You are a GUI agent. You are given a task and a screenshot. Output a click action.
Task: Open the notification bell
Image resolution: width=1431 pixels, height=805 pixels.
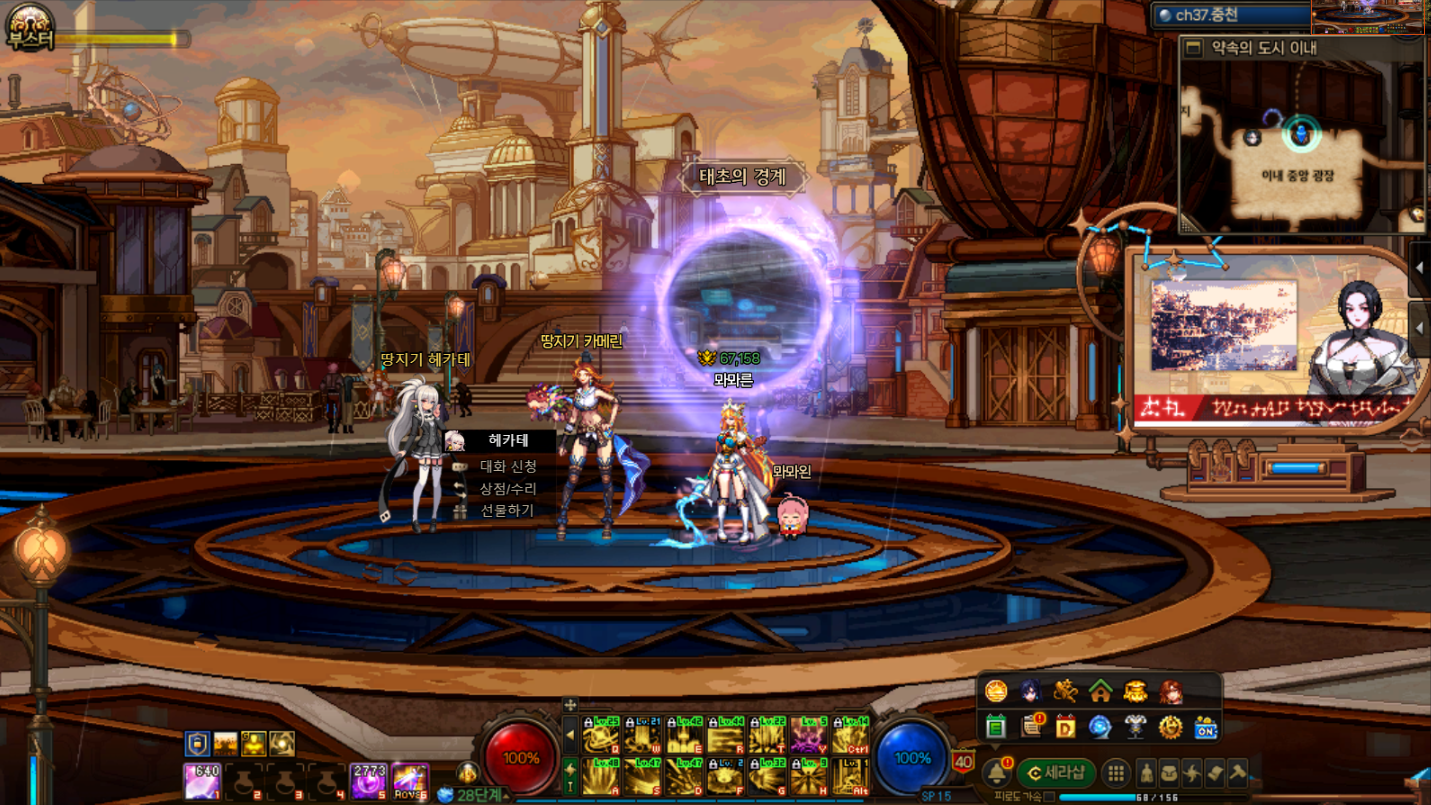point(997,773)
